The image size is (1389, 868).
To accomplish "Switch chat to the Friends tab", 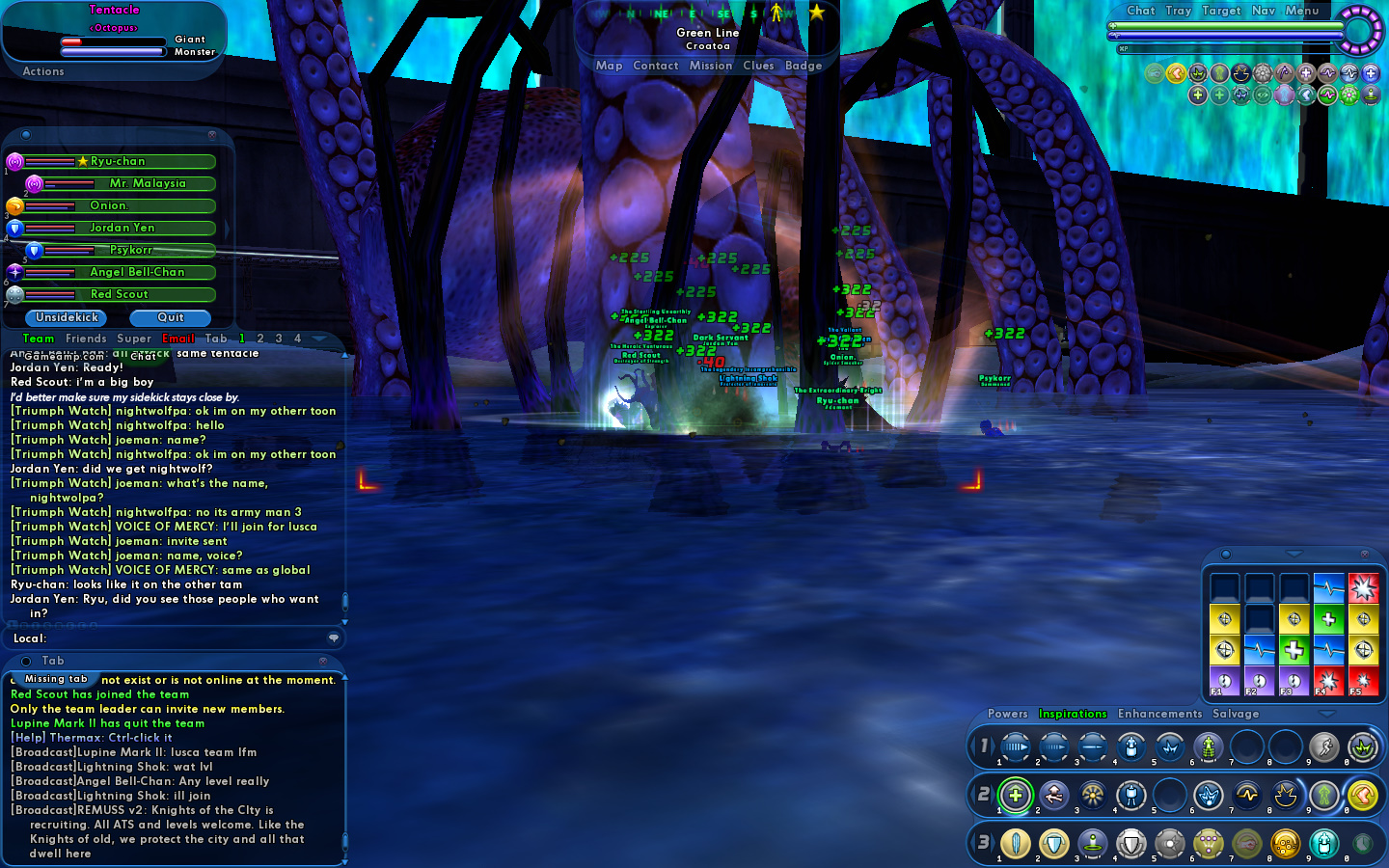I will [86, 339].
